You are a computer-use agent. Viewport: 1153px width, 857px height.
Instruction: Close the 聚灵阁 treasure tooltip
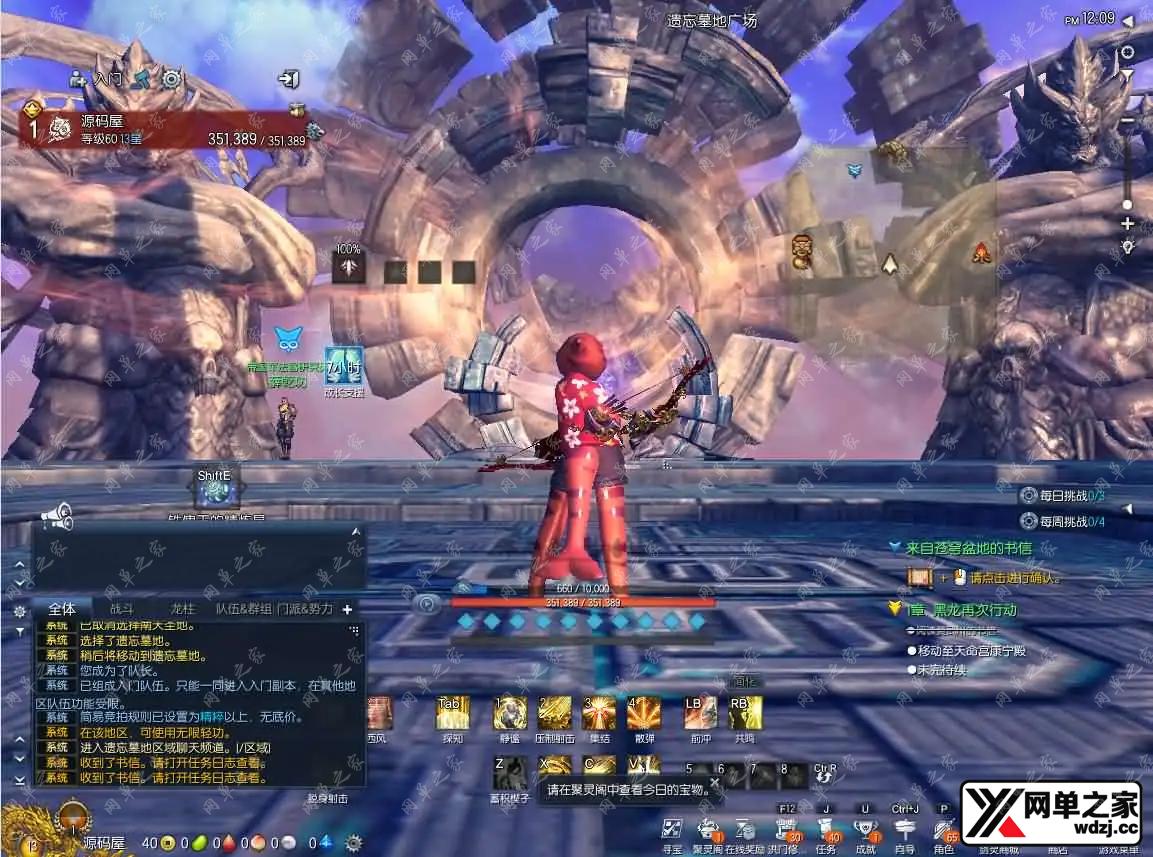pos(714,782)
